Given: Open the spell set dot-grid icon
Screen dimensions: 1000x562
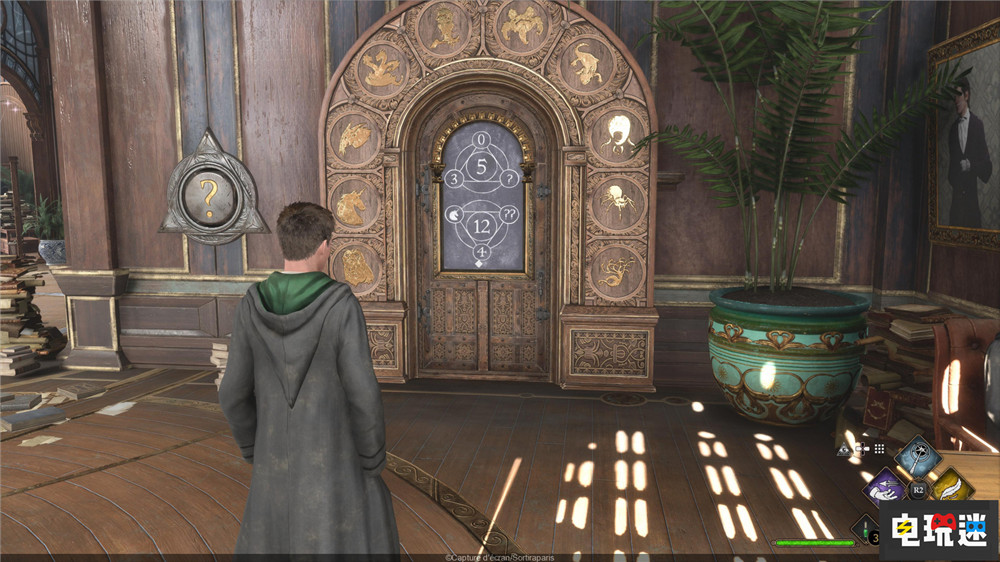Looking at the screenshot, I should click(879, 449).
